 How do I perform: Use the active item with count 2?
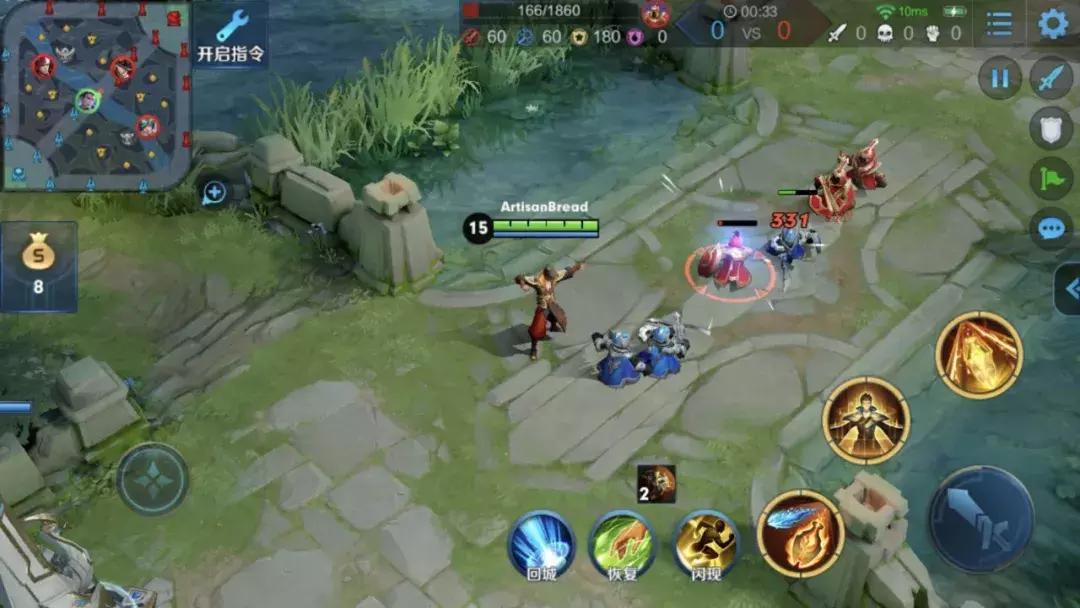click(657, 484)
